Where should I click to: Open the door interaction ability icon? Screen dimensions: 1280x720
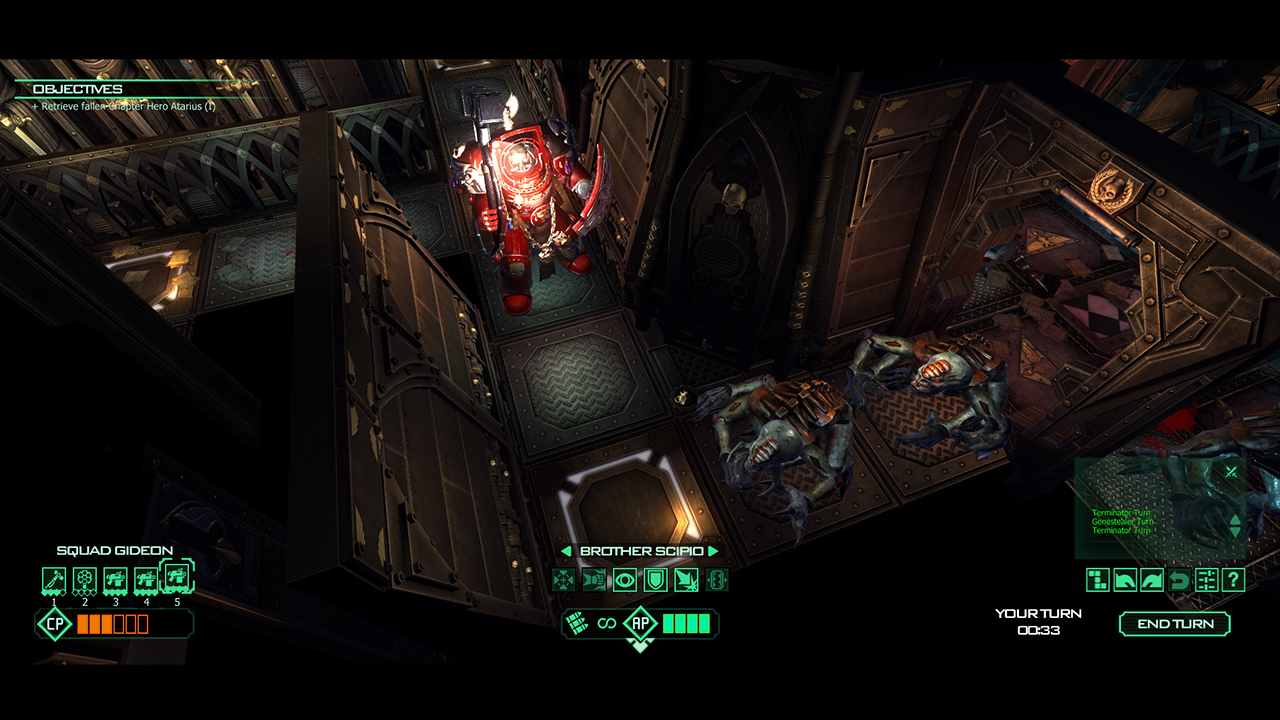[718, 579]
